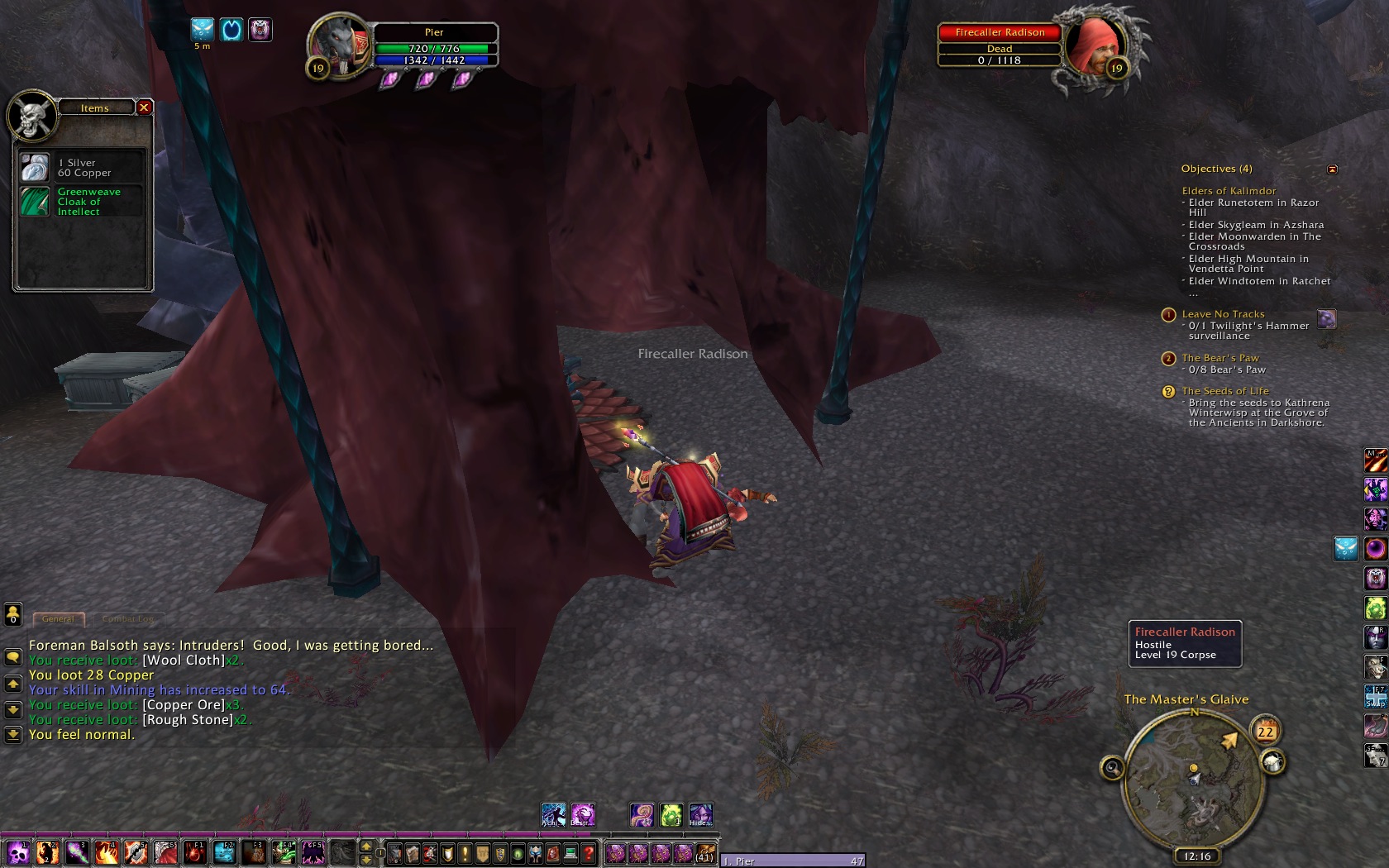Screen dimensions: 1389x868
Task: Open the Leave No Tracks quest entry
Action: click(x=1223, y=314)
